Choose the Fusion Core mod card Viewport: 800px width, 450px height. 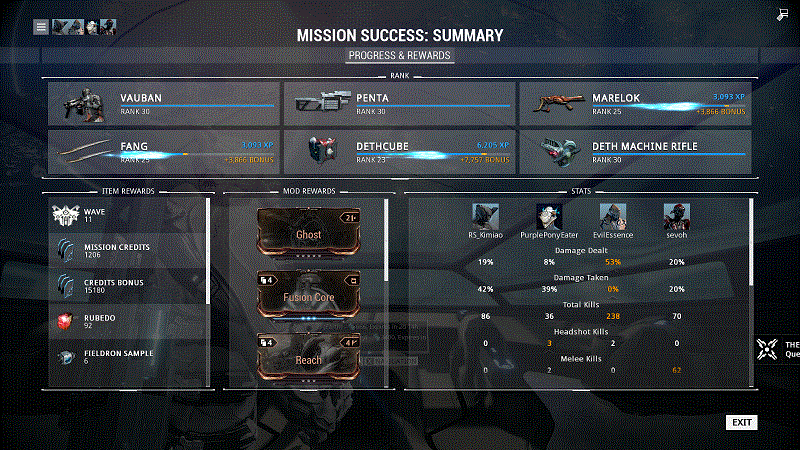point(307,296)
